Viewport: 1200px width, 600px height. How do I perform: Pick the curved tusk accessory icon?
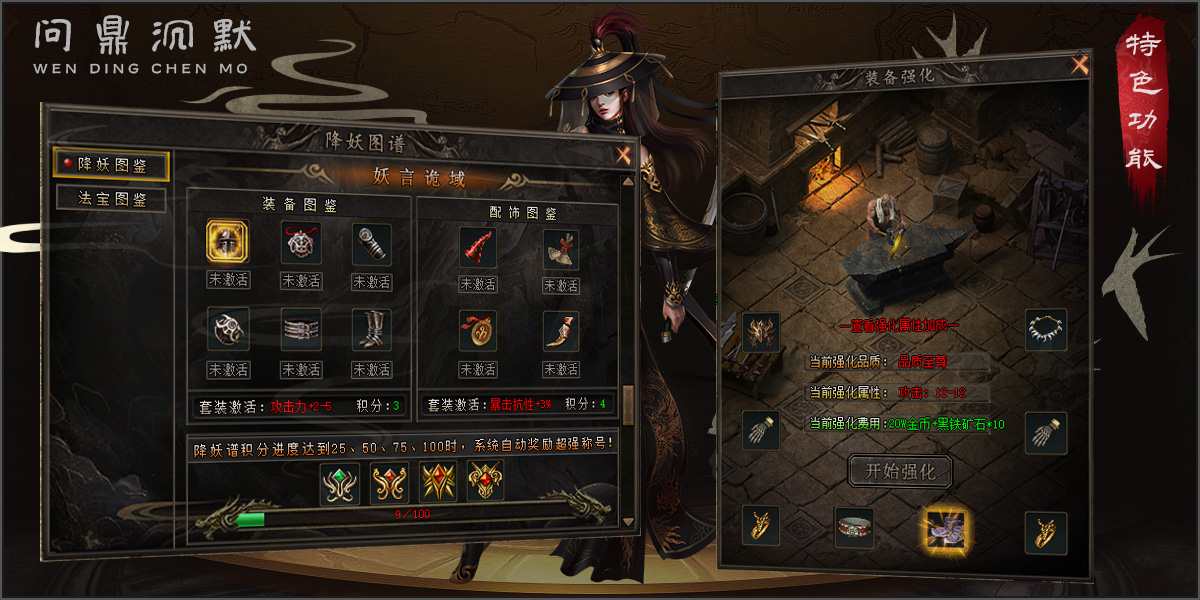coord(561,331)
